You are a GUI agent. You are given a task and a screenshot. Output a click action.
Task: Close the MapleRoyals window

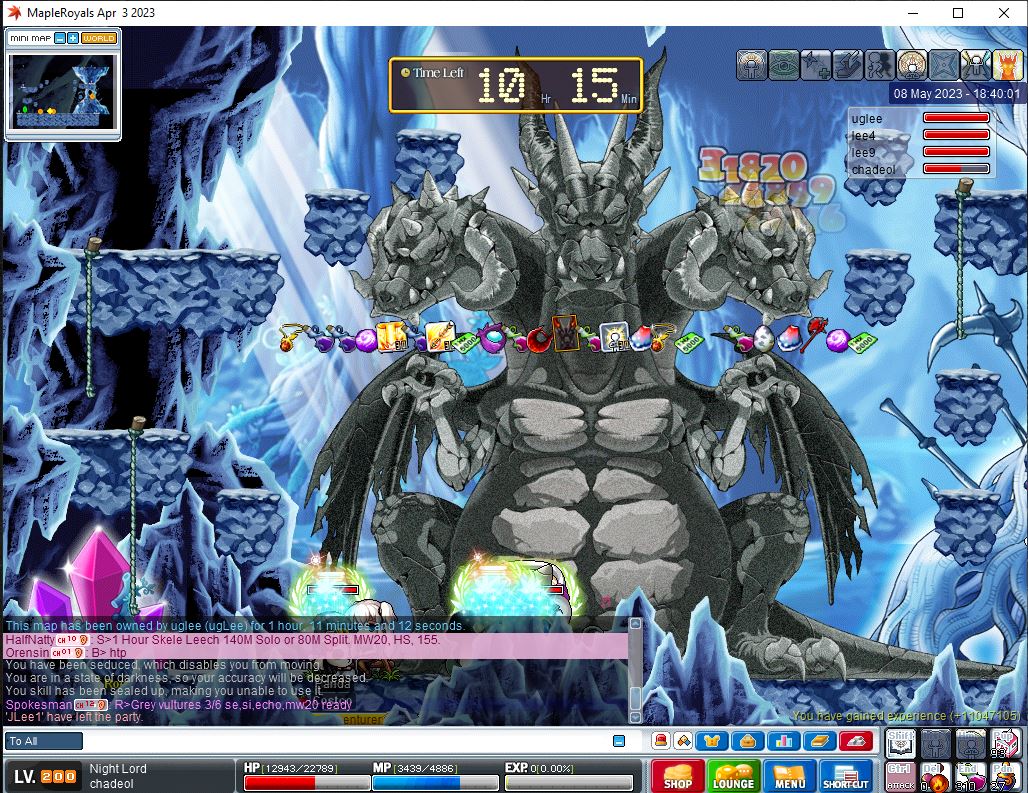pyautogui.click(x=1004, y=13)
